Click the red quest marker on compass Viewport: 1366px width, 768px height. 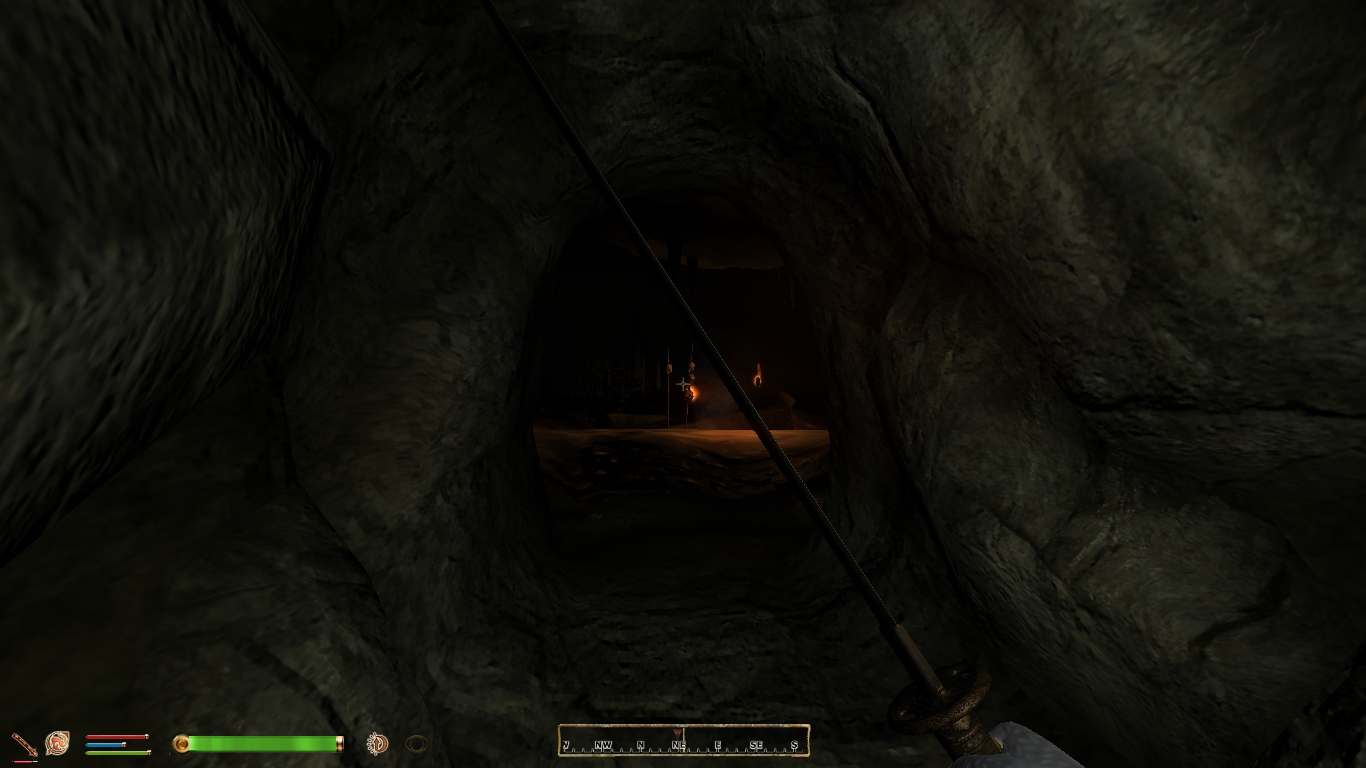679,734
